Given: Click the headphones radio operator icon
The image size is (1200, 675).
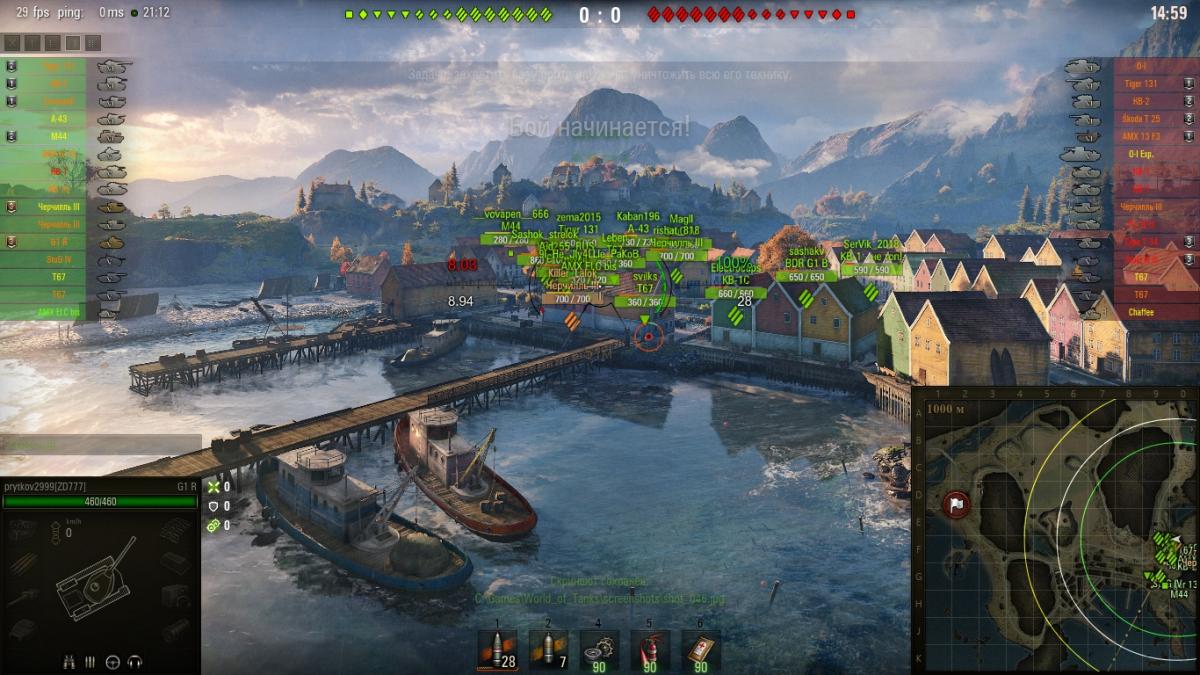Looking at the screenshot, I should click(x=134, y=661).
